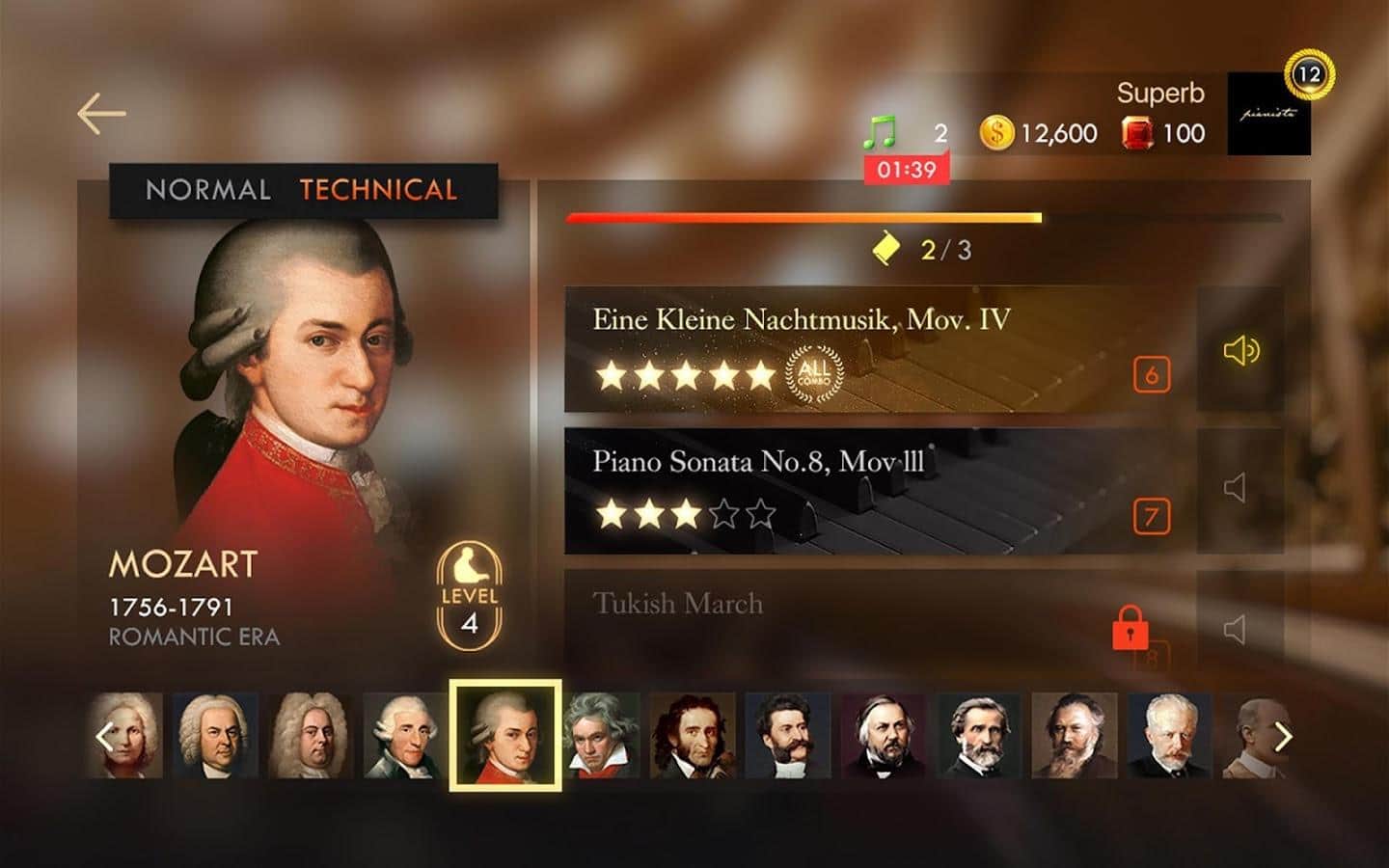The image size is (1389, 868).
Task: Select the TECHNICAL difficulty tab
Action: pos(378,190)
